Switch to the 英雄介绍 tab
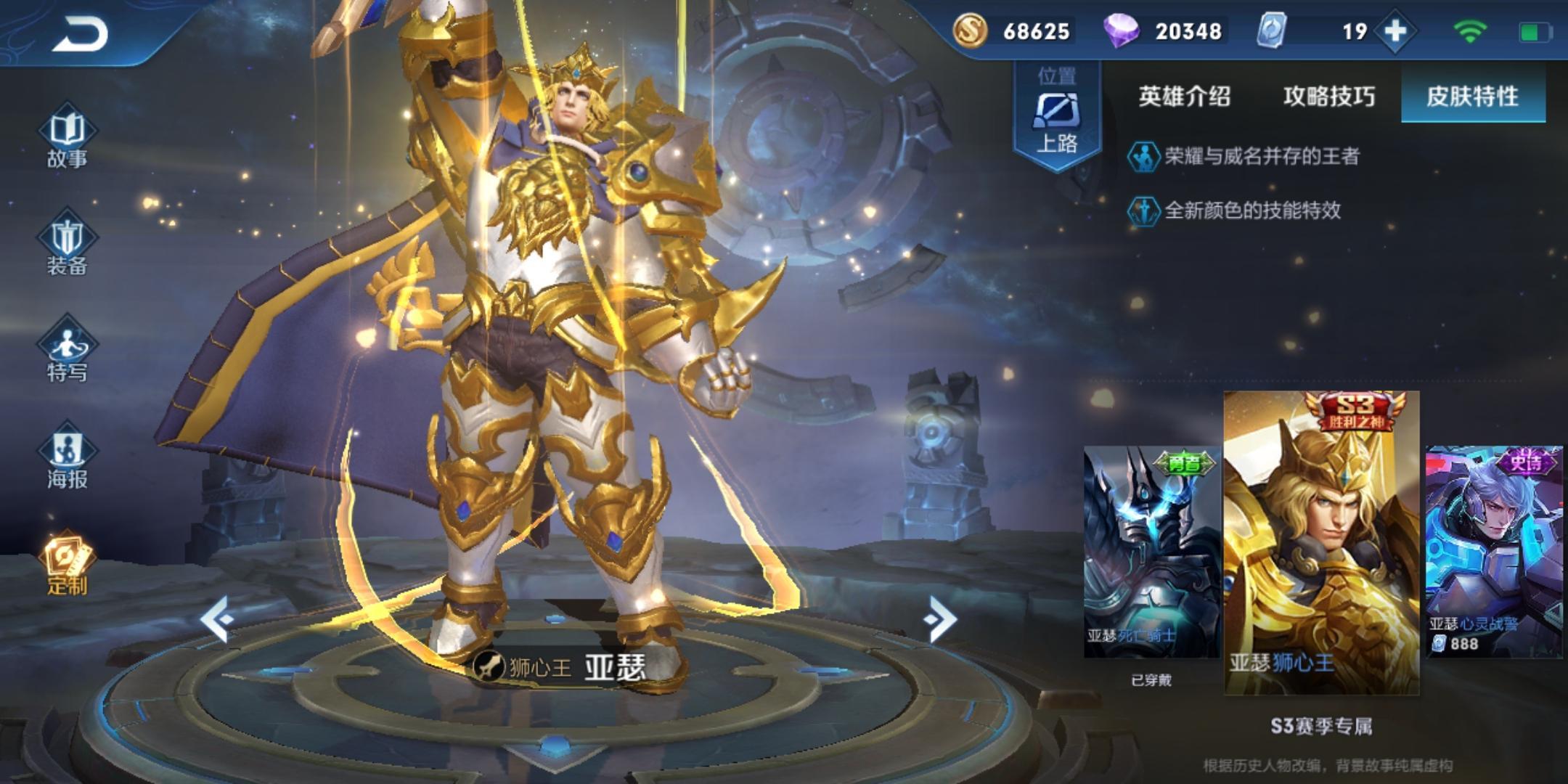The height and width of the screenshot is (784, 1568). pos(1184,96)
